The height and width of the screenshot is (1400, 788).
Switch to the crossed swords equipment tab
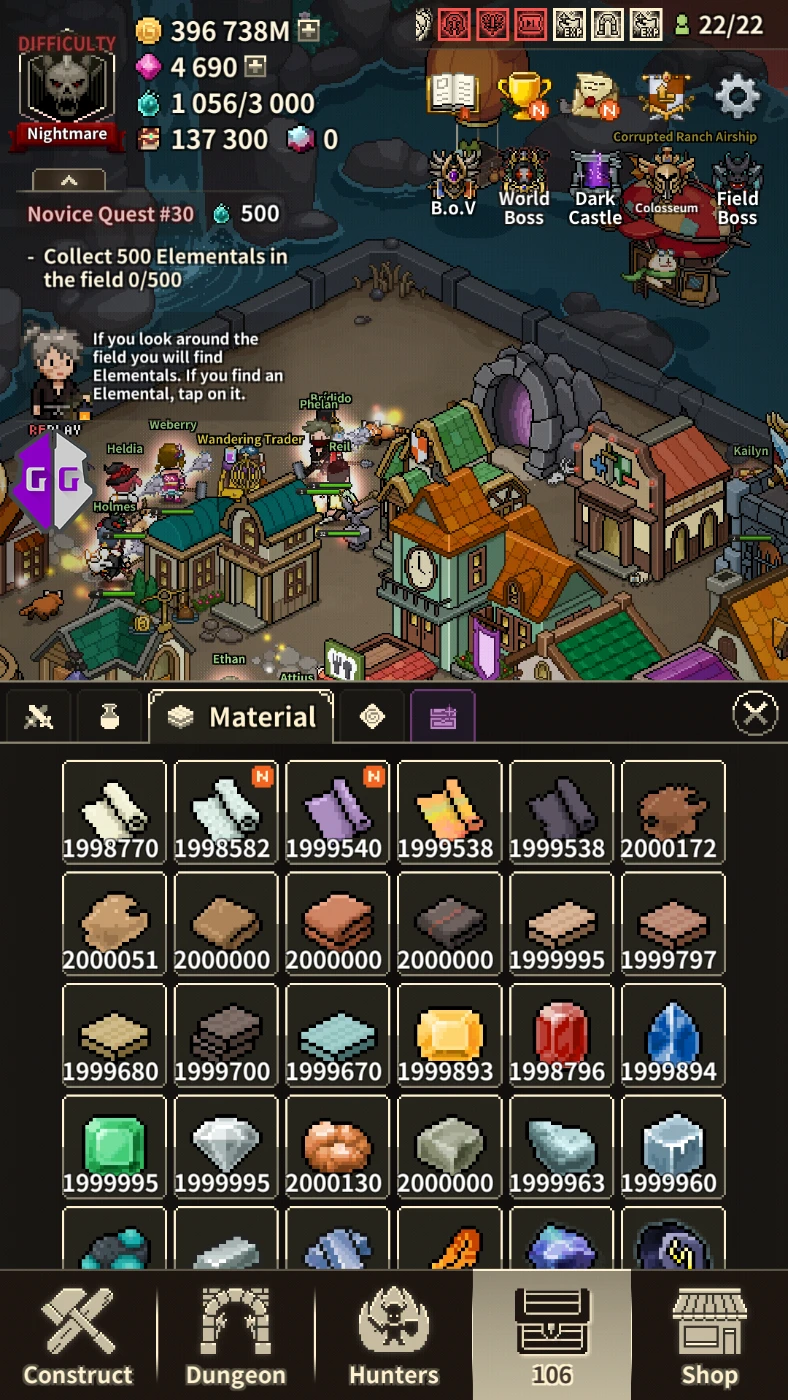(x=39, y=716)
